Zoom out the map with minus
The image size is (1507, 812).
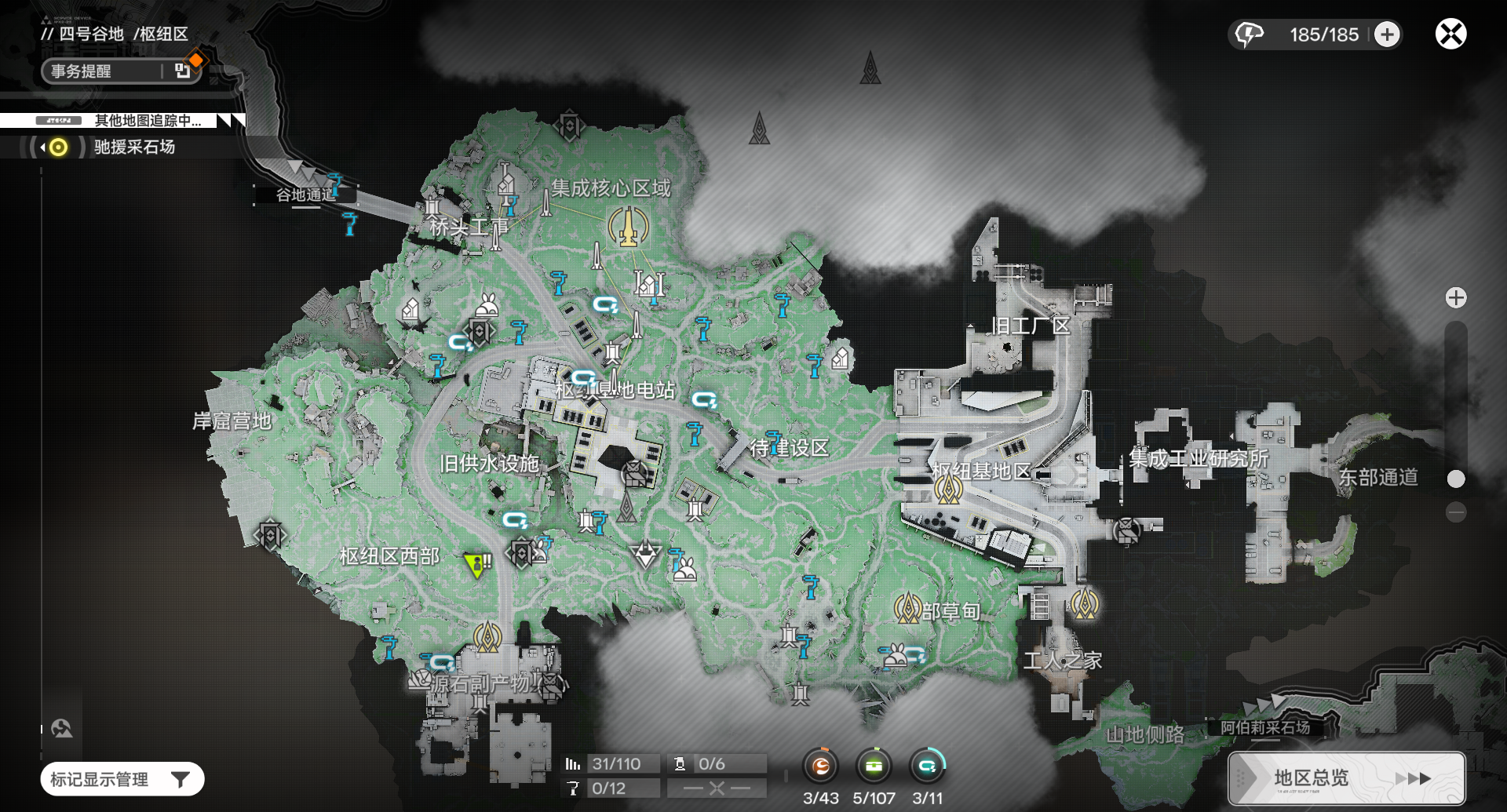click(1456, 513)
